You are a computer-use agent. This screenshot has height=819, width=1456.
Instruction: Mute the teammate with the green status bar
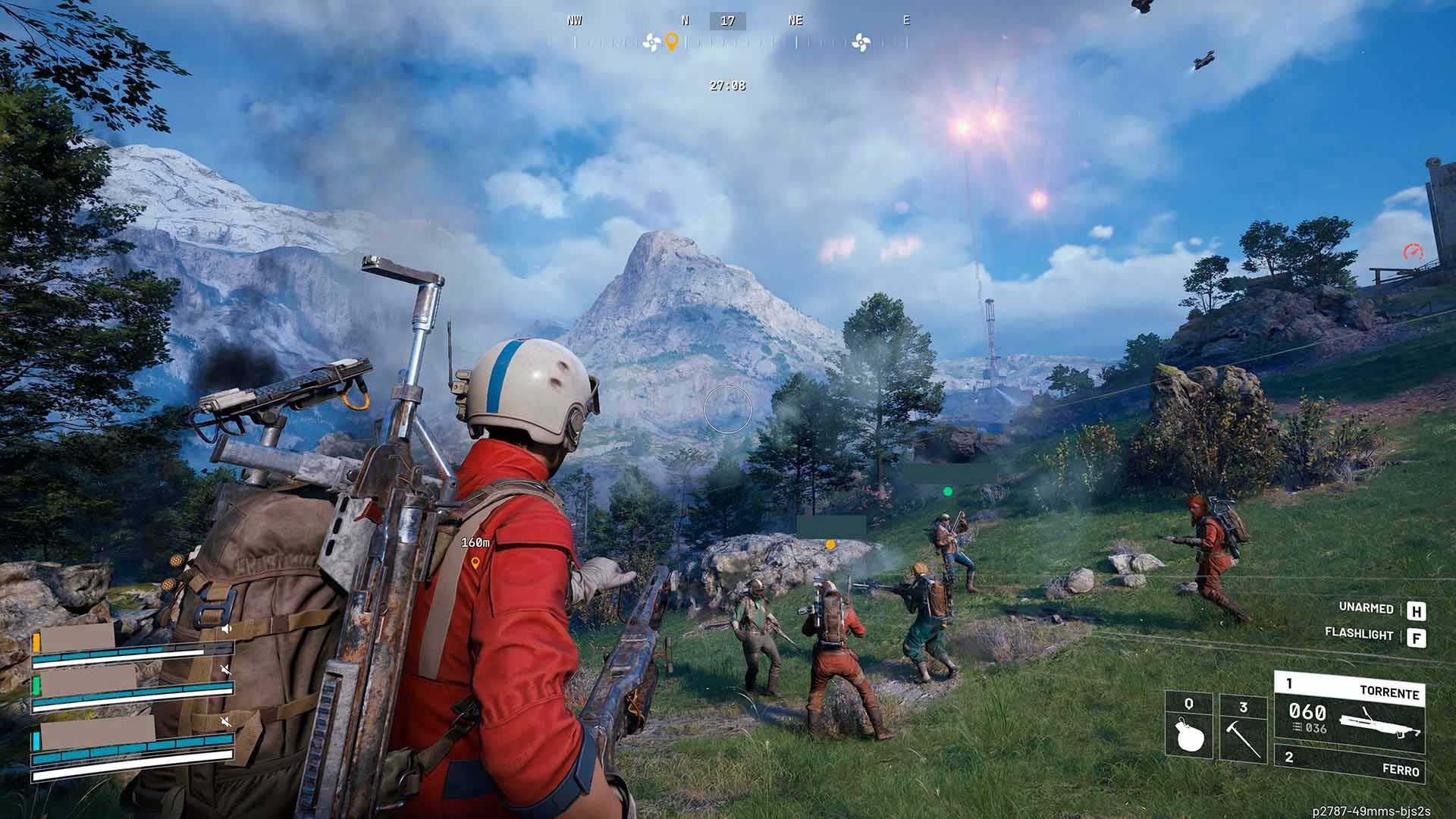[226, 670]
